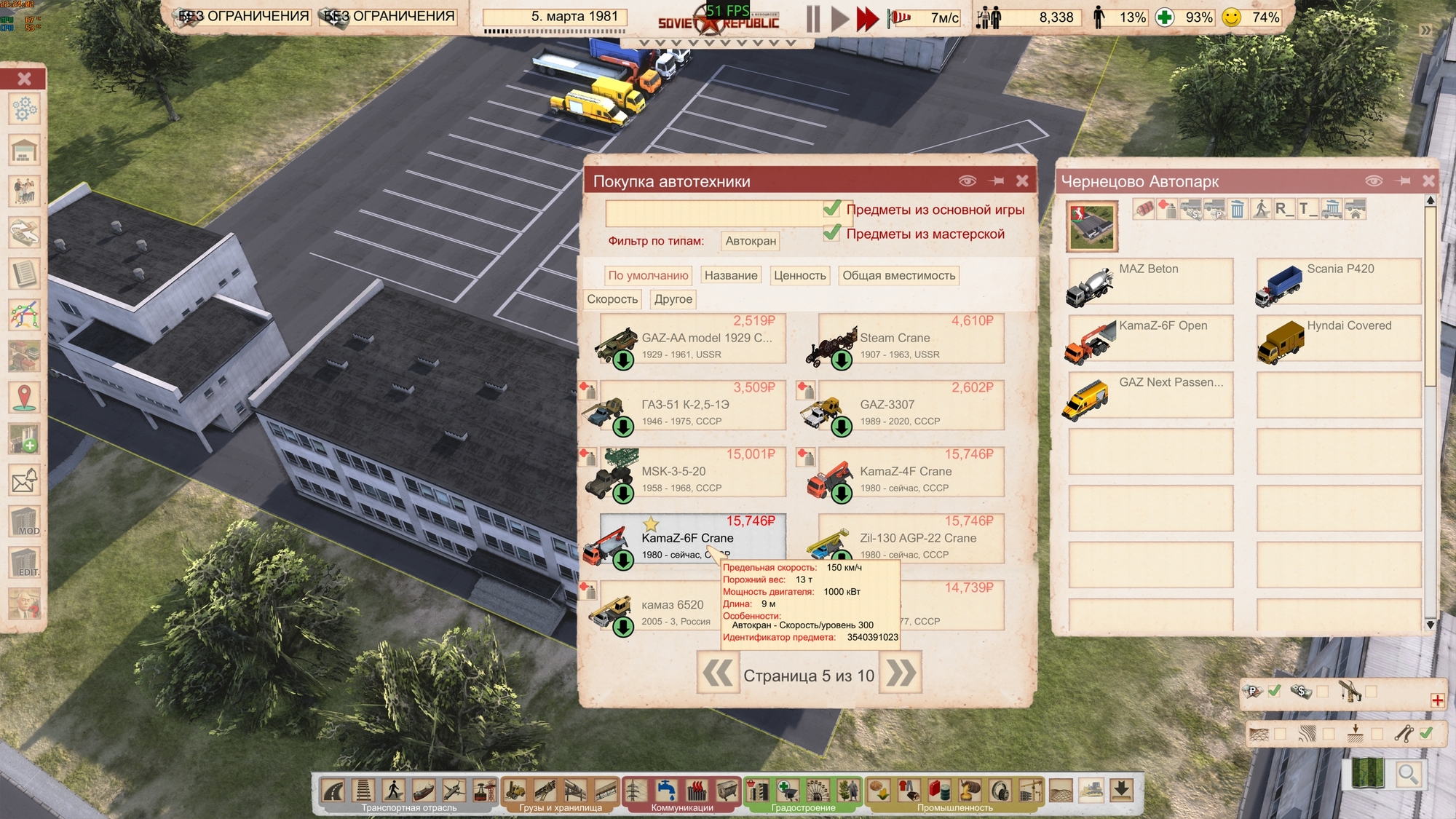The width and height of the screenshot is (1456, 819).
Task: Close the Чернецово Автопарк window
Action: pos(1428,181)
